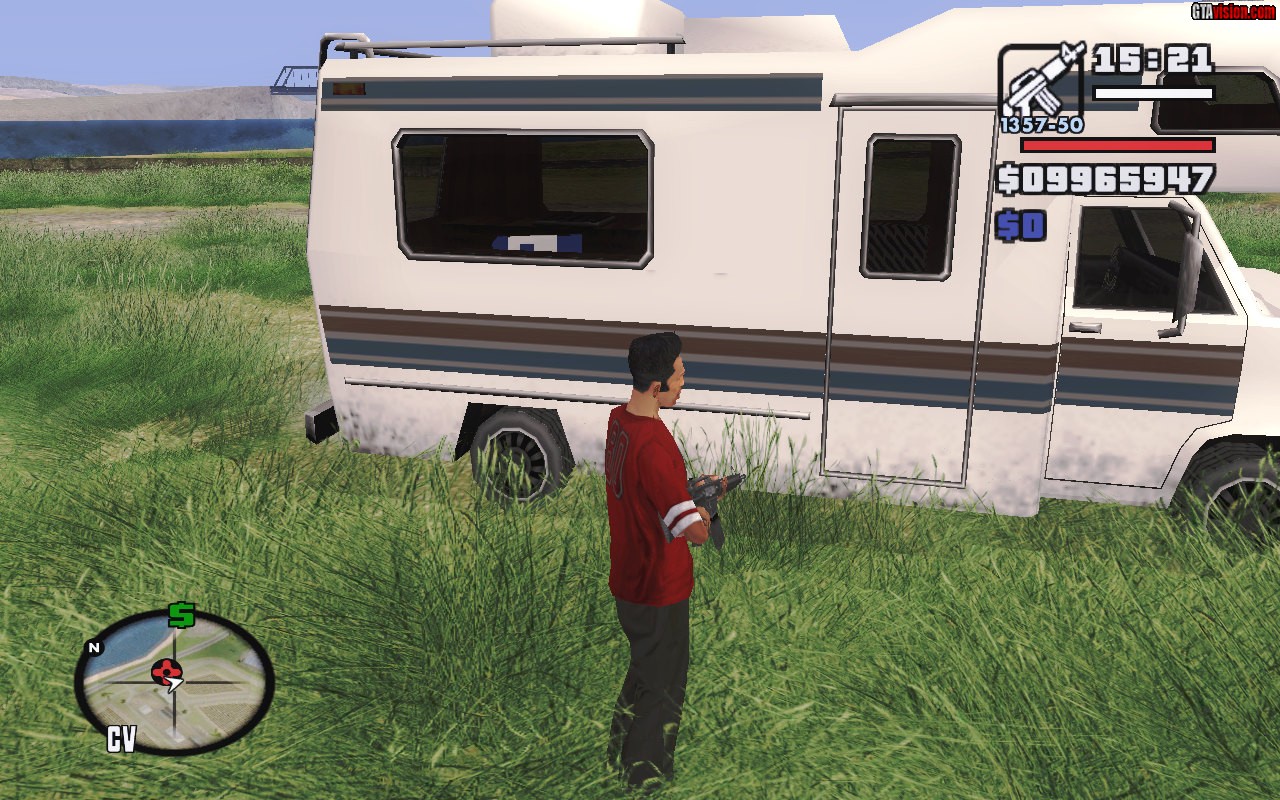Select the M4 rifle weapon icon
The height and width of the screenshot is (800, 1280).
click(1040, 83)
